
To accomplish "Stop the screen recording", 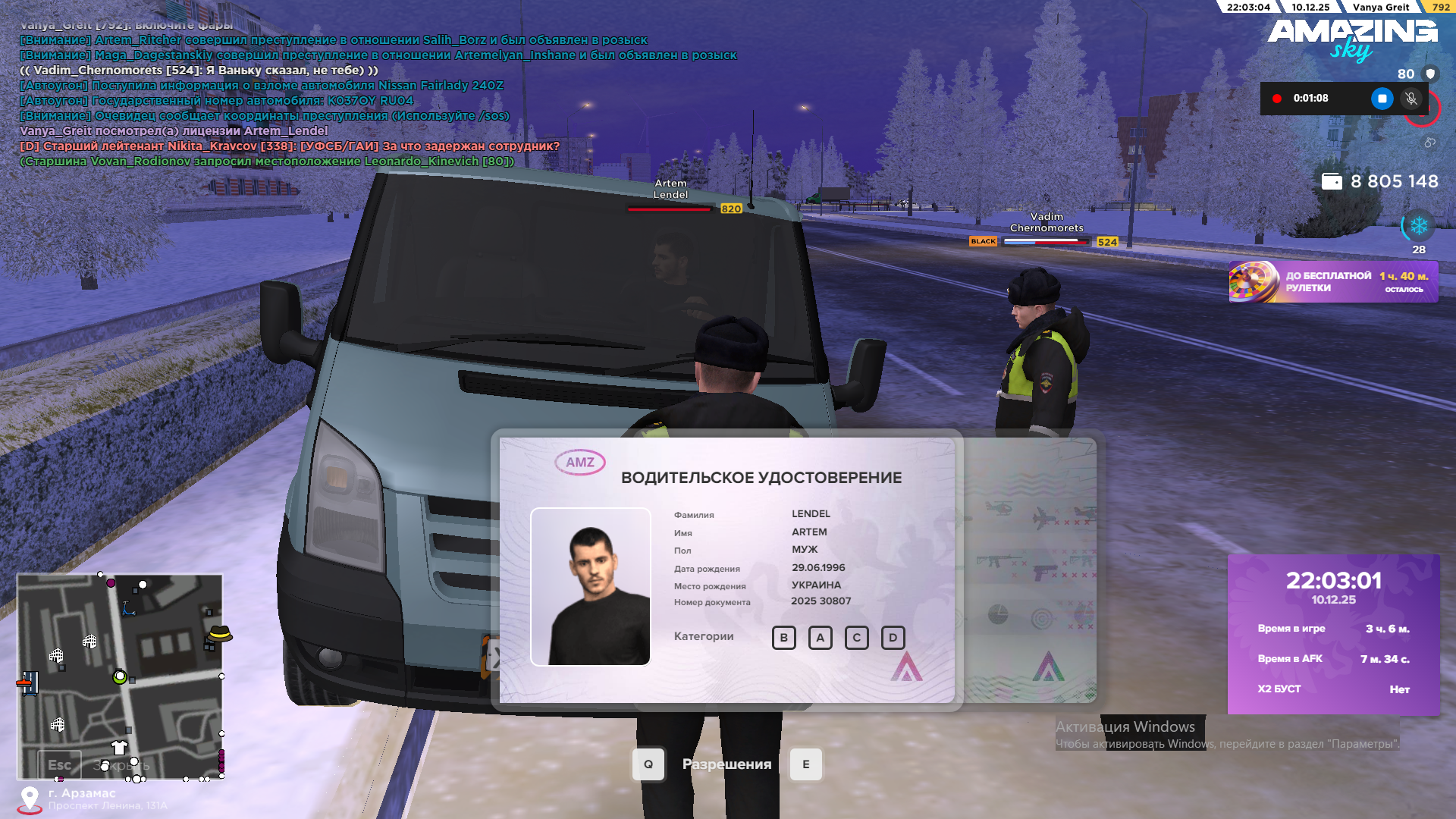I will pyautogui.click(x=1382, y=99).
